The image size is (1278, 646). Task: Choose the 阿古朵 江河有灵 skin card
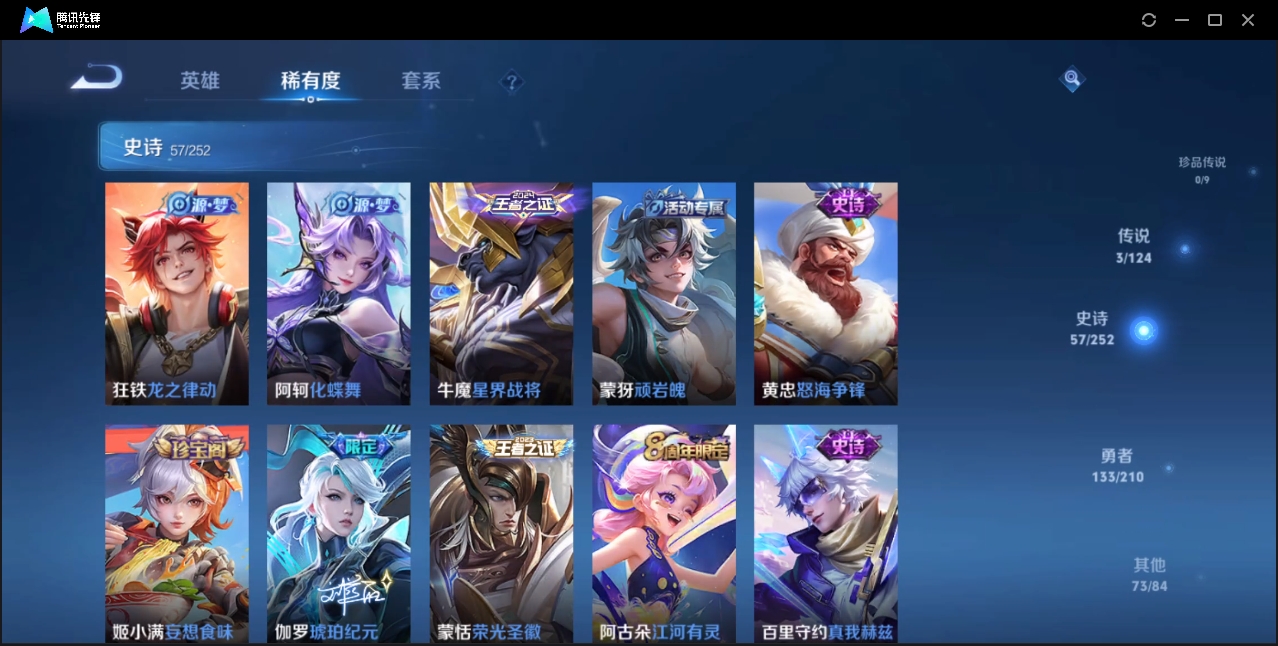pos(664,533)
